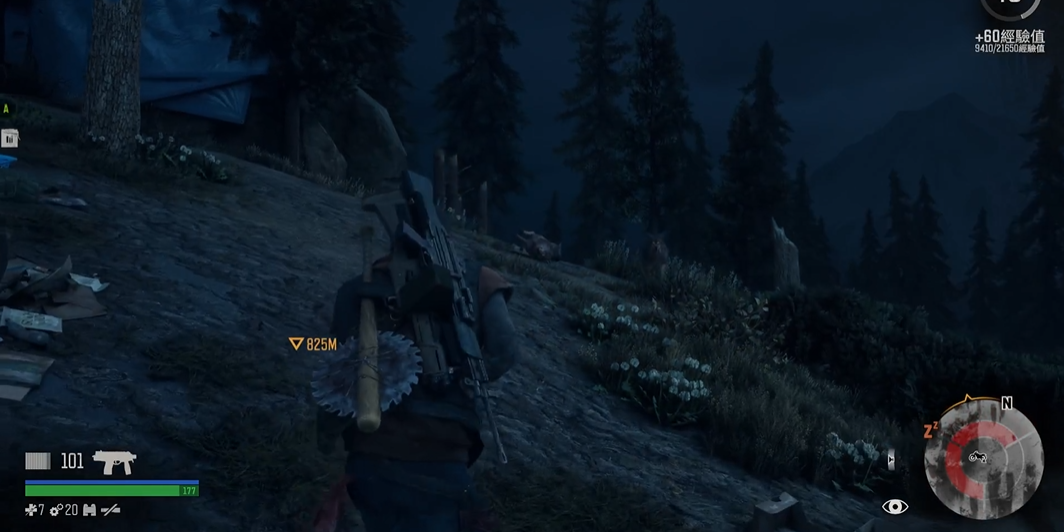The width and height of the screenshot is (1064, 532).
Task: Select the gear scrap icon
Action: point(56,510)
